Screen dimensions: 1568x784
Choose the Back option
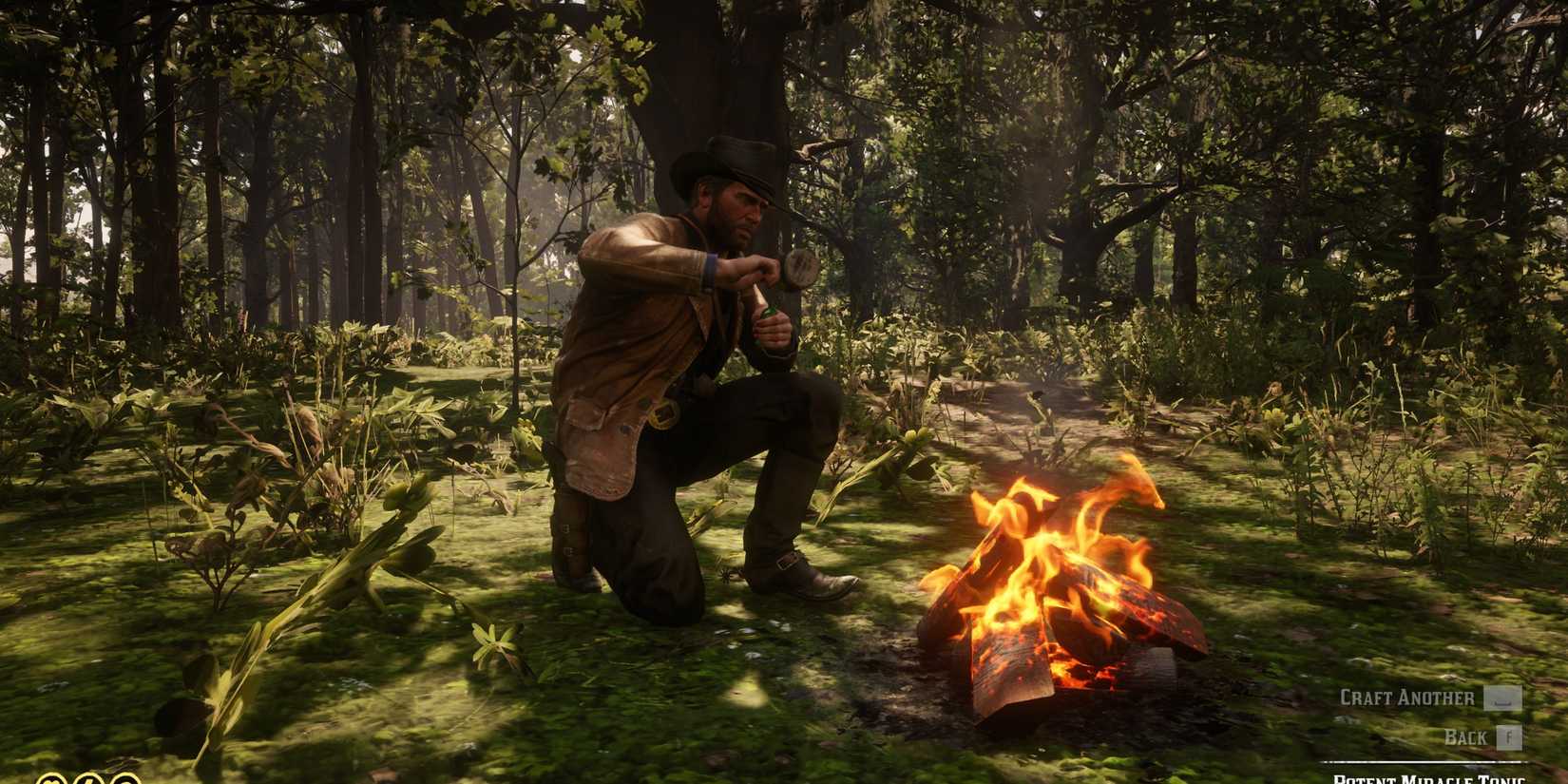(1466, 736)
